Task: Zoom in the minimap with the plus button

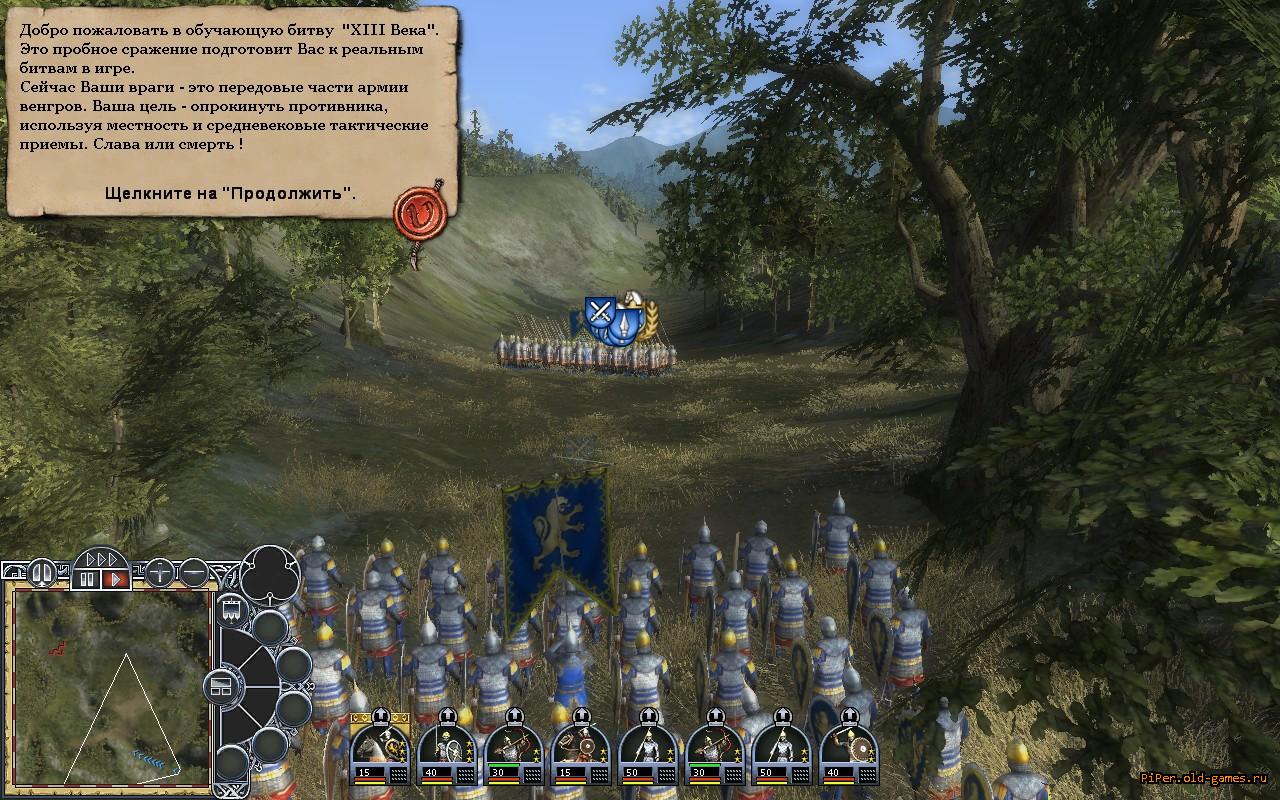Action: 160,573
